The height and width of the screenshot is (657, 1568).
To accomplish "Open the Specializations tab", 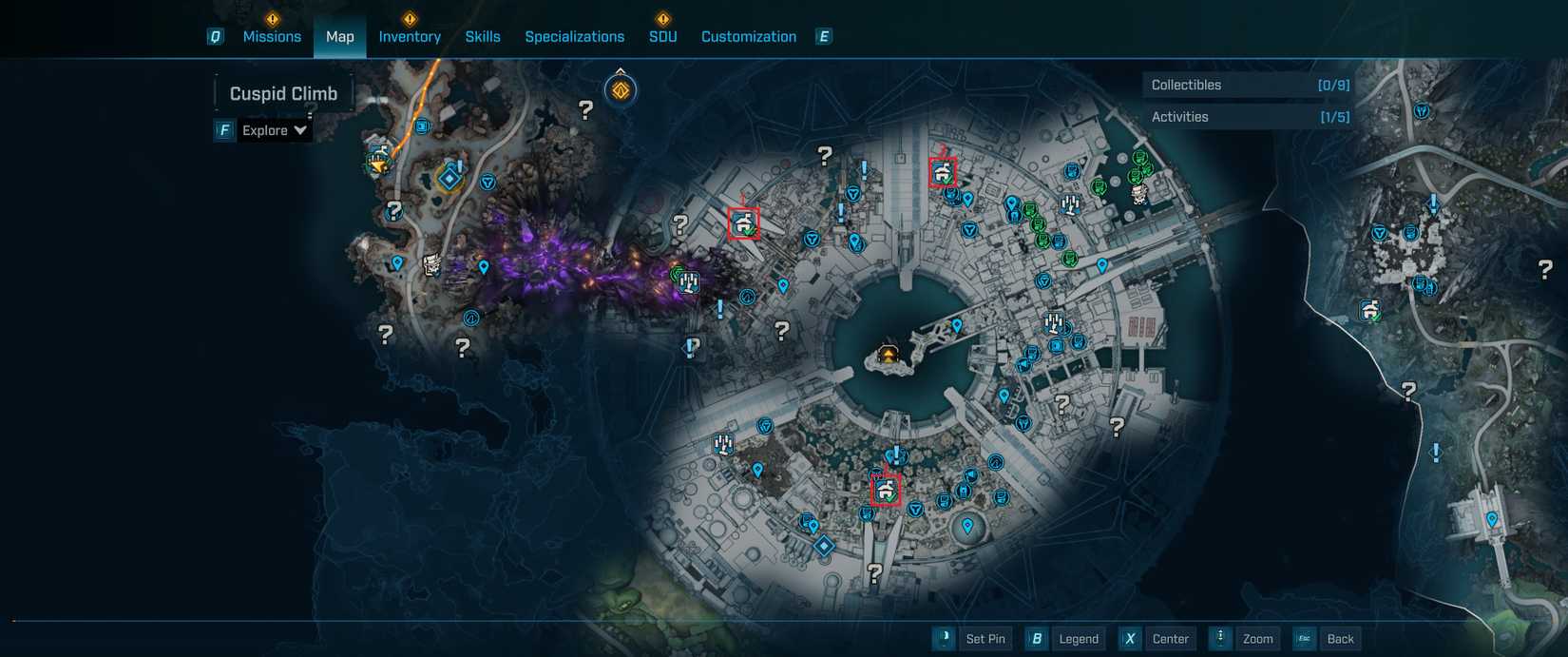I will click(x=574, y=36).
